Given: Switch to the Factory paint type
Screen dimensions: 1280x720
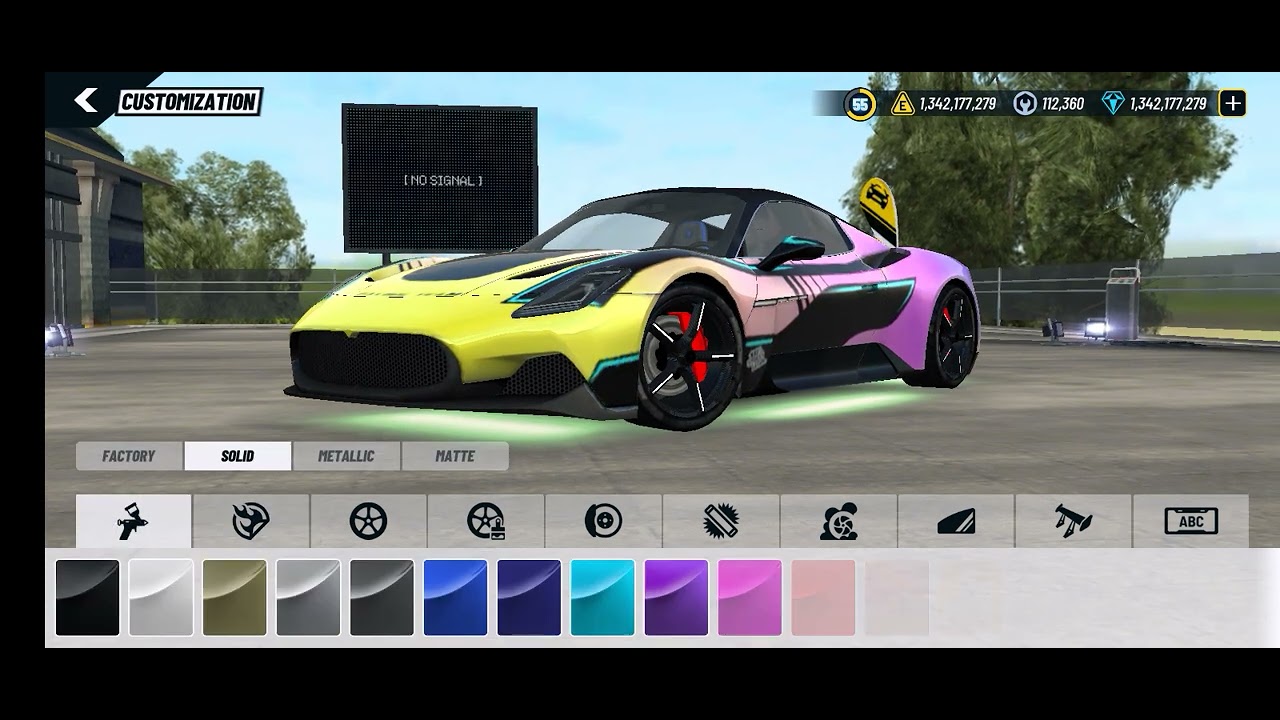Looking at the screenshot, I should coord(129,456).
